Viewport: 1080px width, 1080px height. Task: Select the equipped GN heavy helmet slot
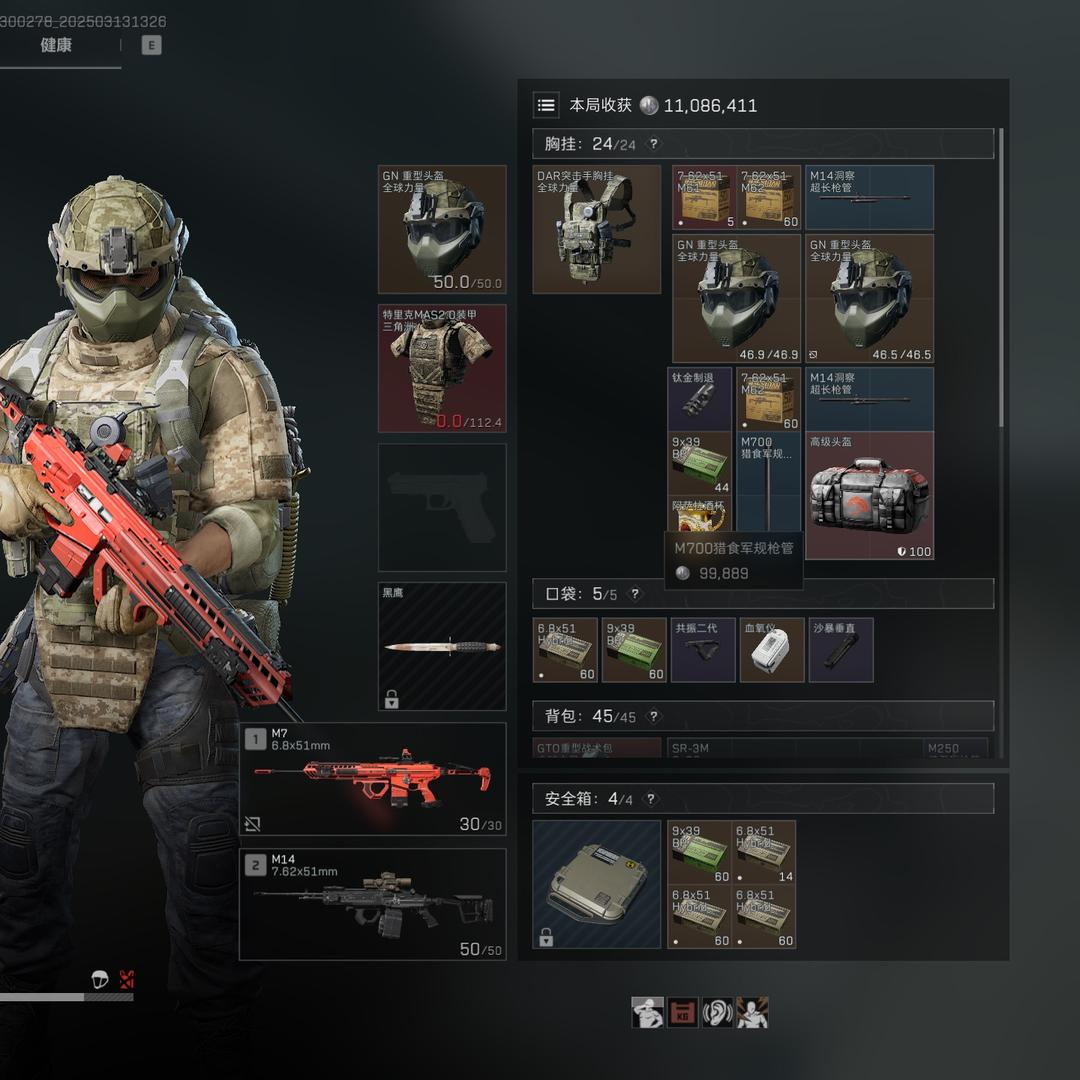pyautogui.click(x=442, y=229)
